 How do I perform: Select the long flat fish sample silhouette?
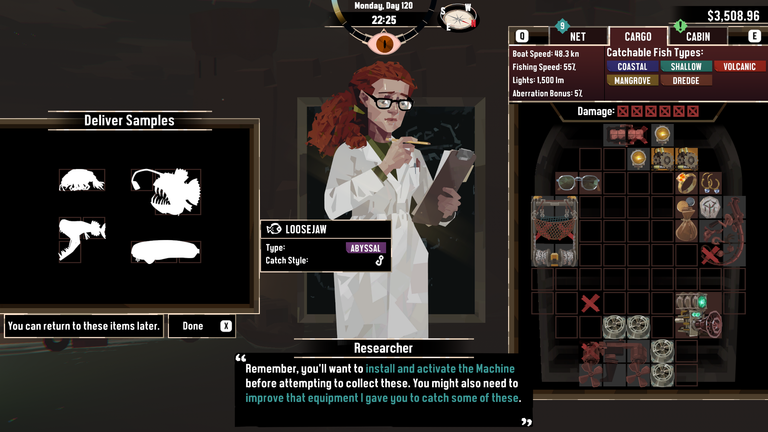(165, 250)
